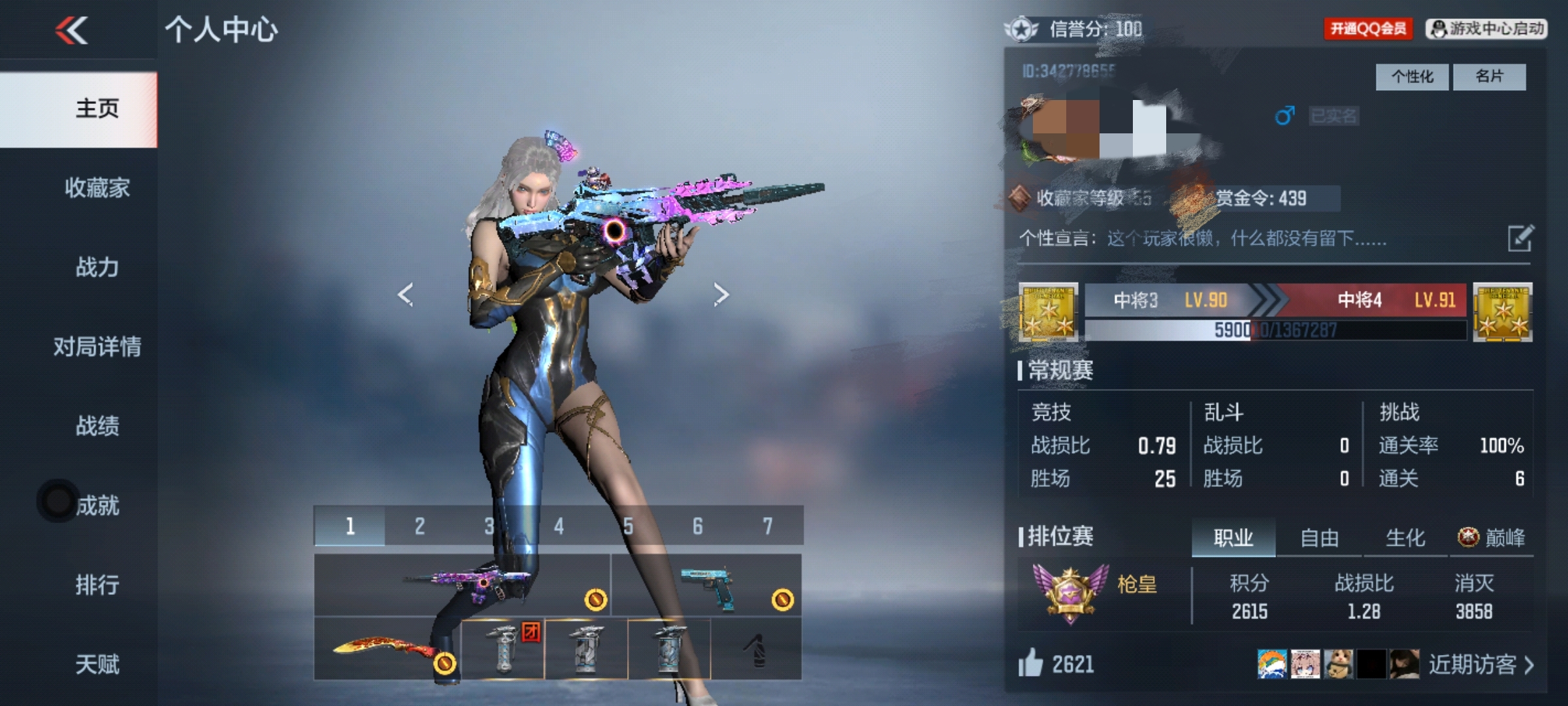1568x706 pixels.
Task: Show the 战绩 page
Action: (97, 426)
